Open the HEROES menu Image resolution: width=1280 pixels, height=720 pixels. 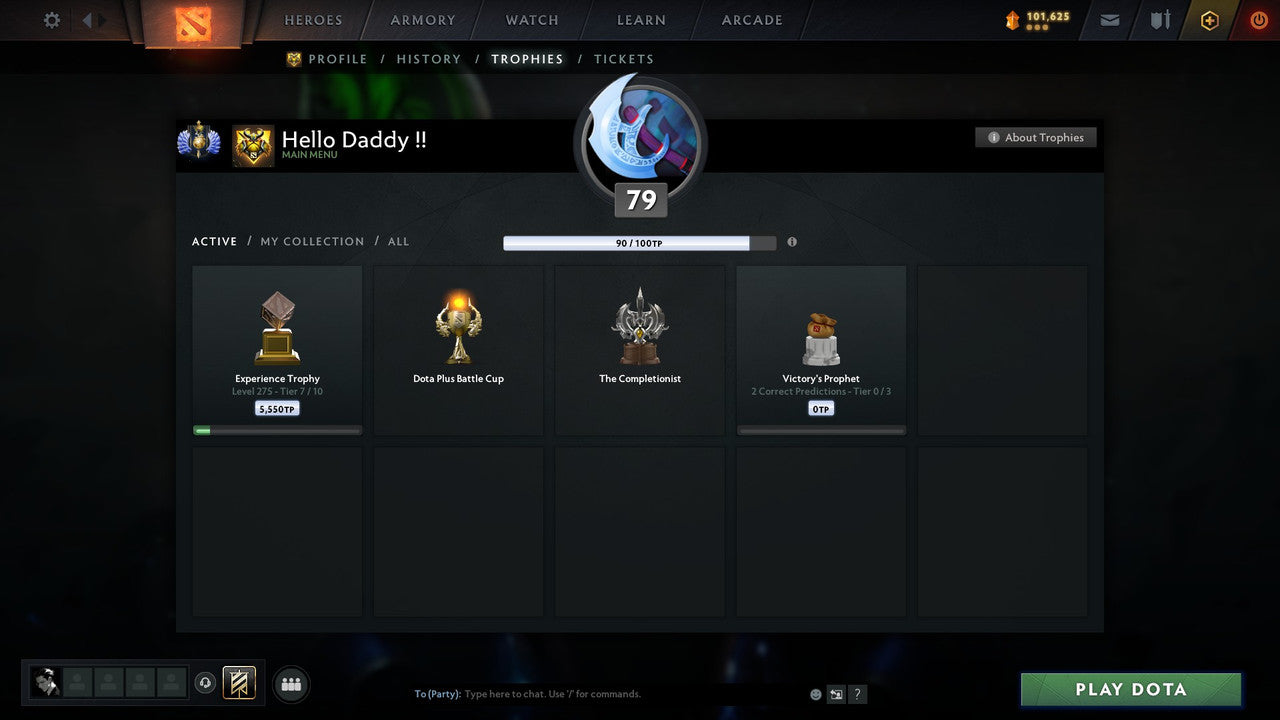click(313, 19)
